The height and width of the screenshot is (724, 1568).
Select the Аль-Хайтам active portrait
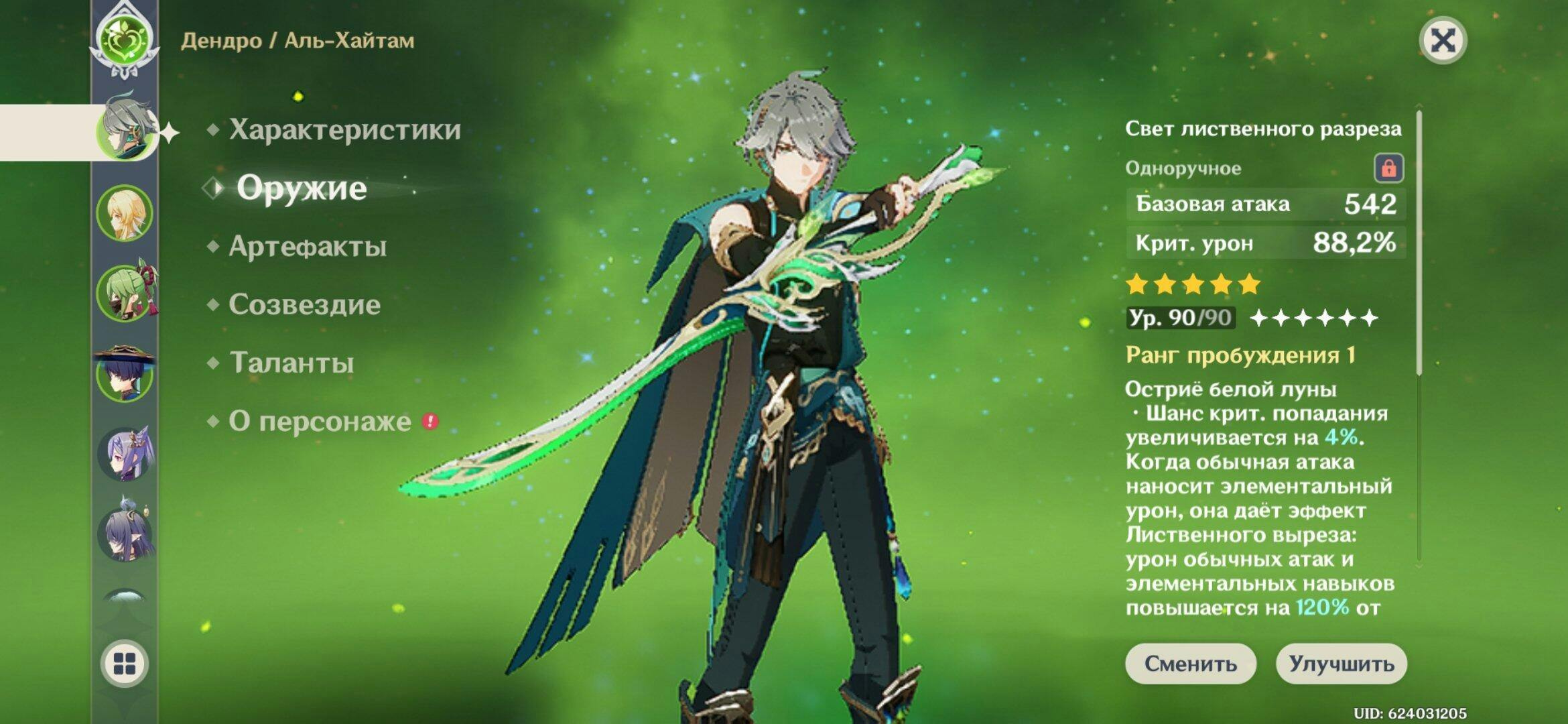[125, 131]
